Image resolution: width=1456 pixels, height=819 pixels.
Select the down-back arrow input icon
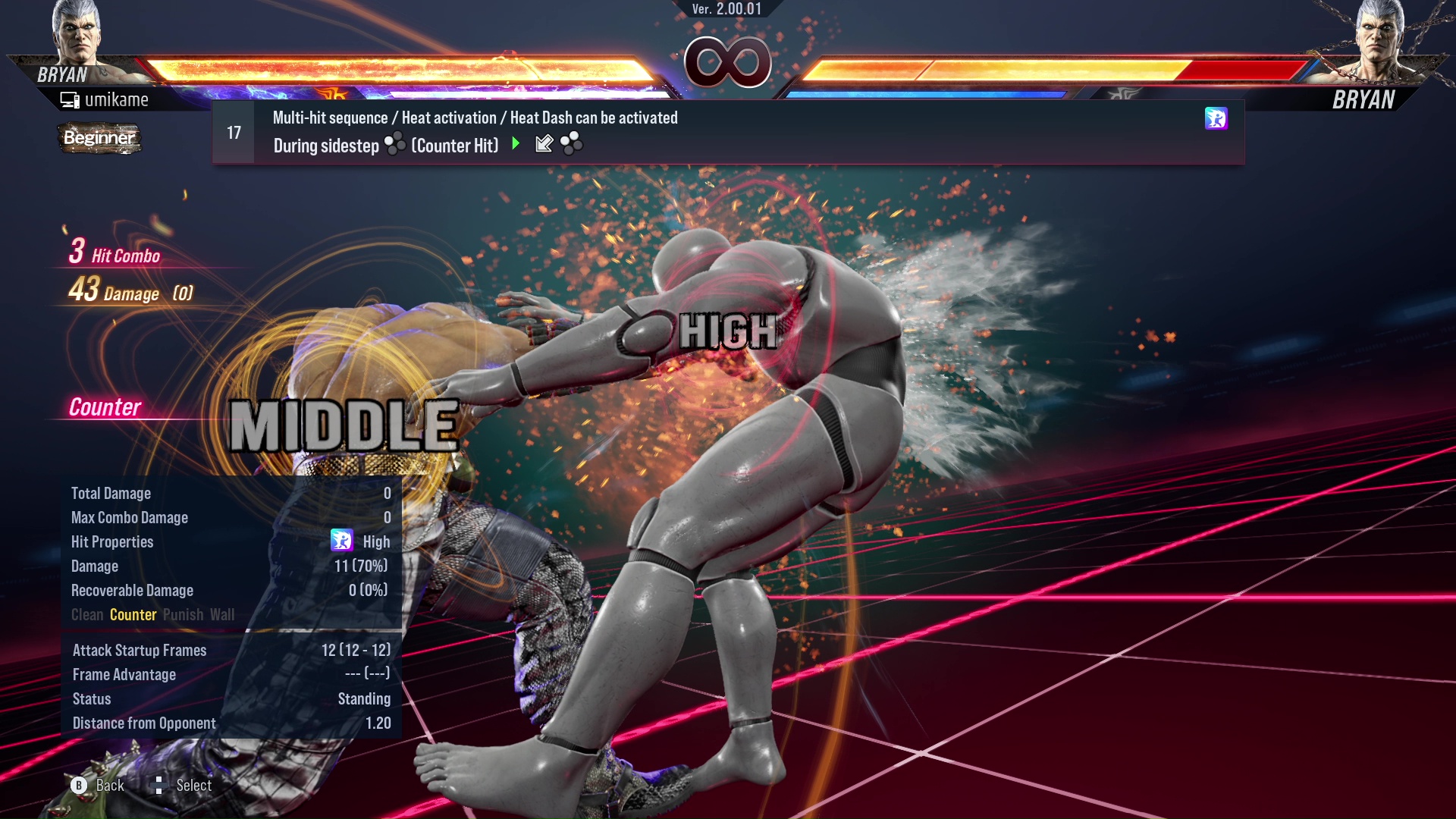pyautogui.click(x=544, y=144)
